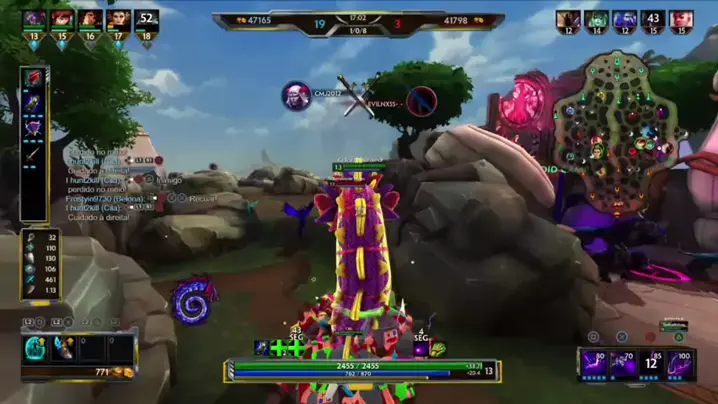718x404 pixels.
Task: Select the level 17 teammate portrait
Action: point(118,19)
